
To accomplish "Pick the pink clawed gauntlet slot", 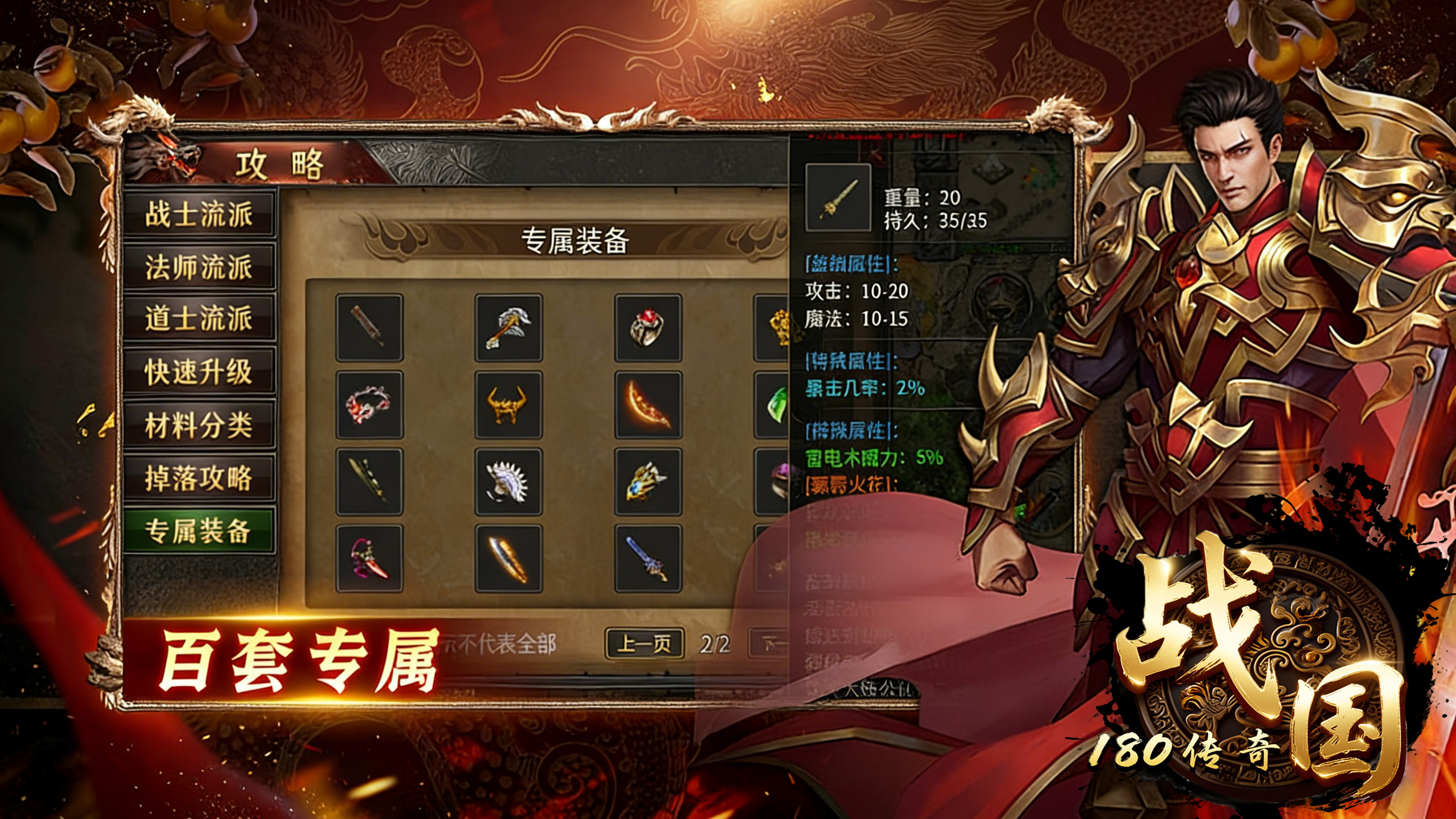I will (370, 559).
